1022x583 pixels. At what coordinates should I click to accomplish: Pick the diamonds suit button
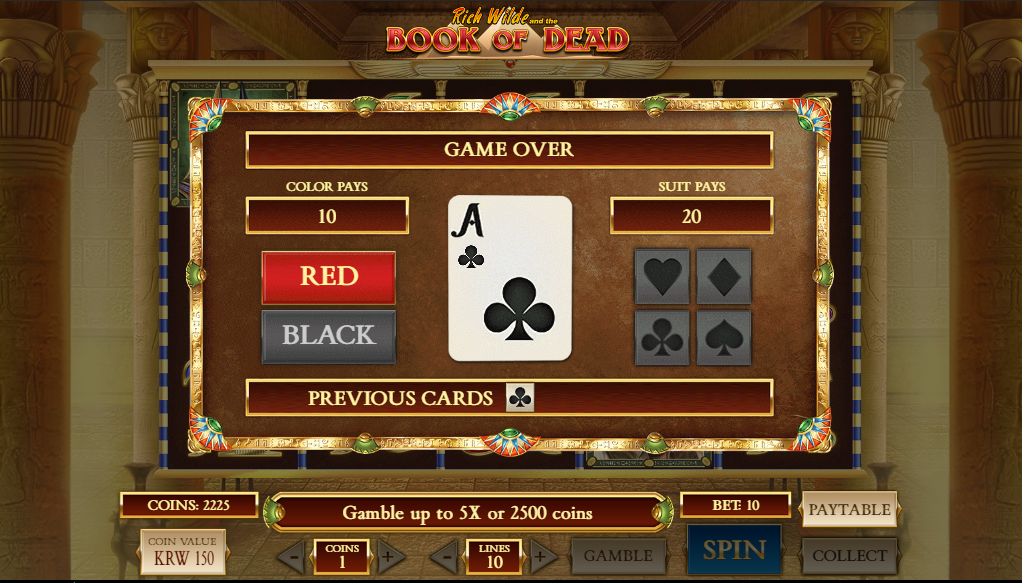pyautogui.click(x=724, y=277)
